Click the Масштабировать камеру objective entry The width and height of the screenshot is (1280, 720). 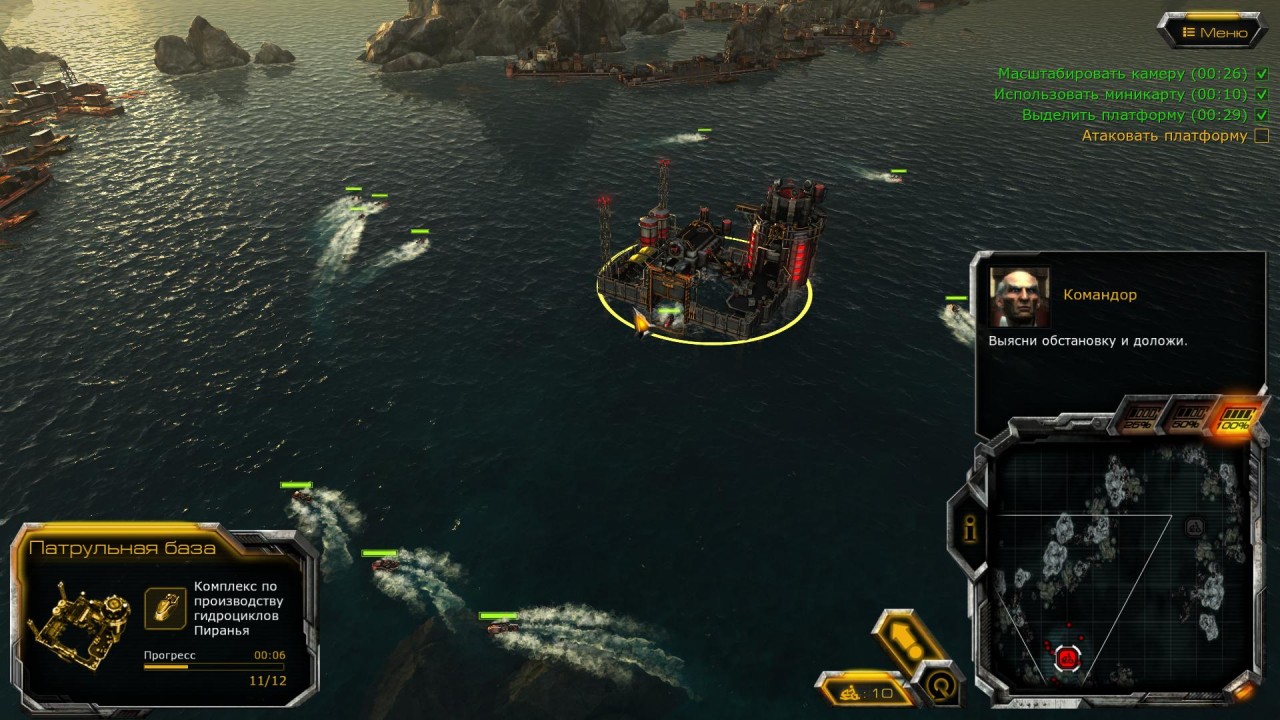pyautogui.click(x=1108, y=74)
